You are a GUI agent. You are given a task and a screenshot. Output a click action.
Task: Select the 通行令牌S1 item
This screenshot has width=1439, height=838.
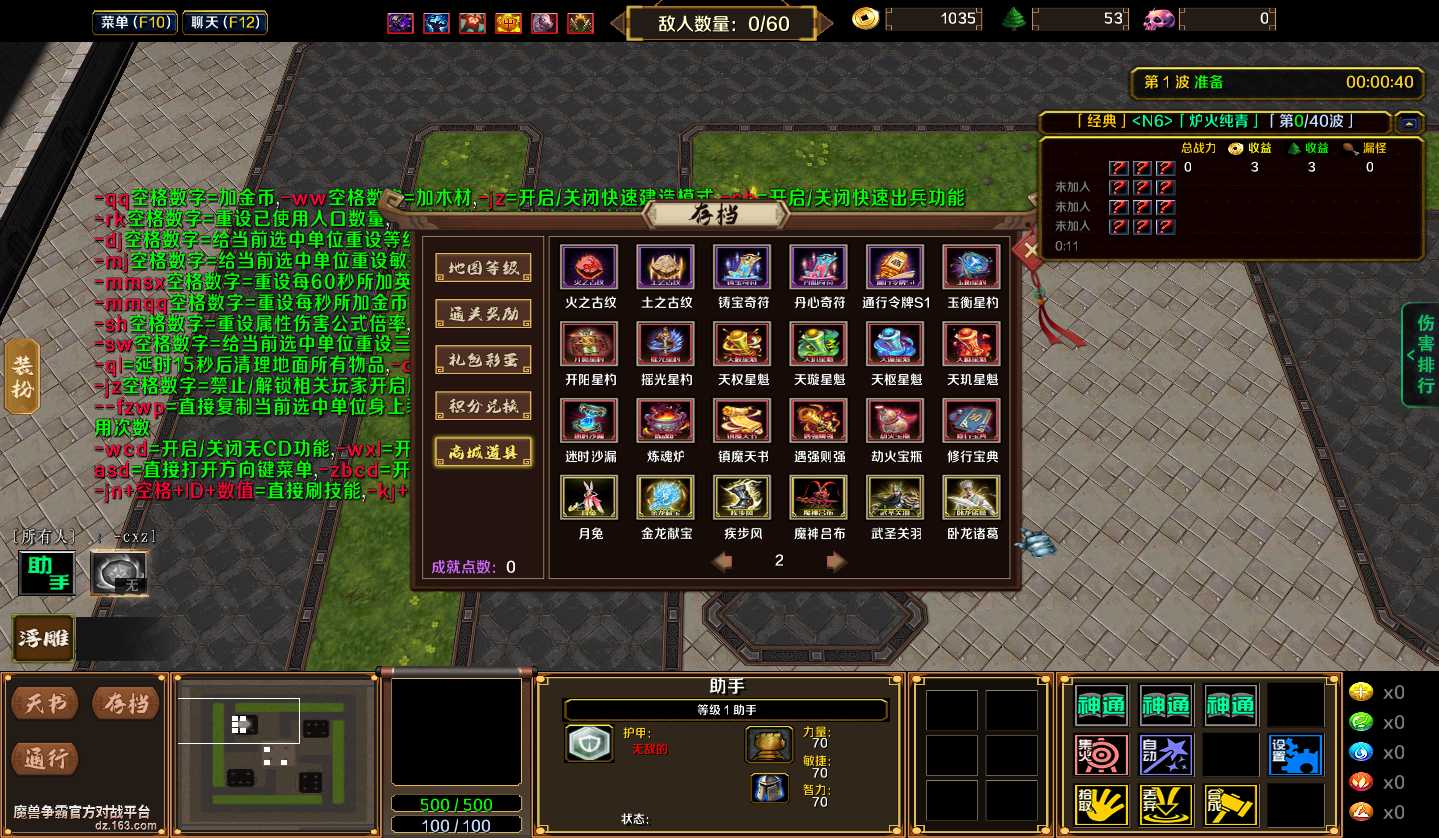895,267
